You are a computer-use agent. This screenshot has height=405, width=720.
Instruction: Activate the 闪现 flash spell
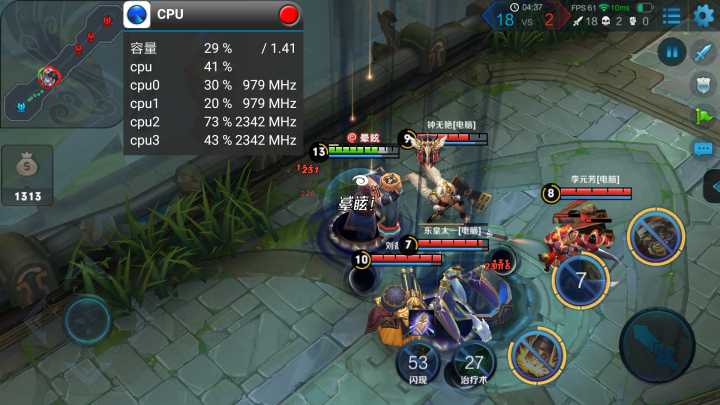click(418, 365)
